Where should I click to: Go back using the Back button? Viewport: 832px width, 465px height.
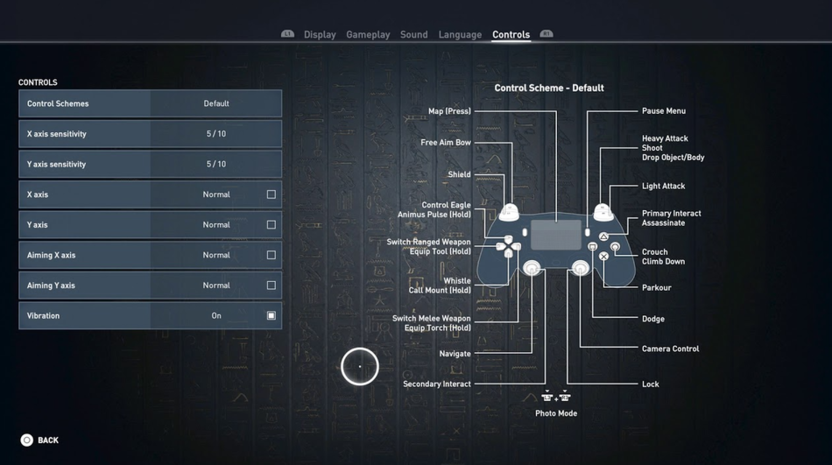tap(40, 440)
